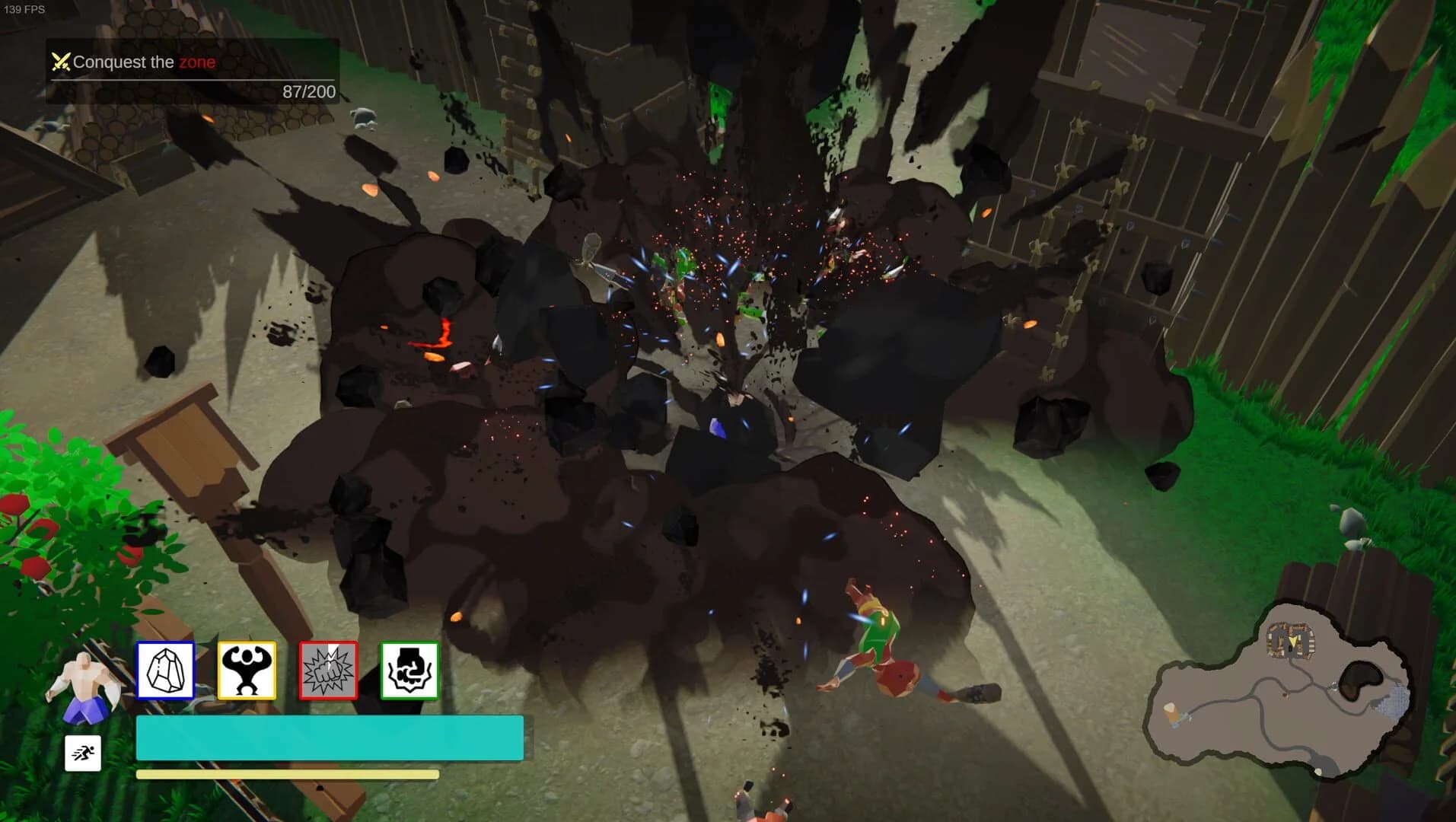Select the blue crystal rock ability icon
Screen dimensions: 1456x822
coord(164,670)
